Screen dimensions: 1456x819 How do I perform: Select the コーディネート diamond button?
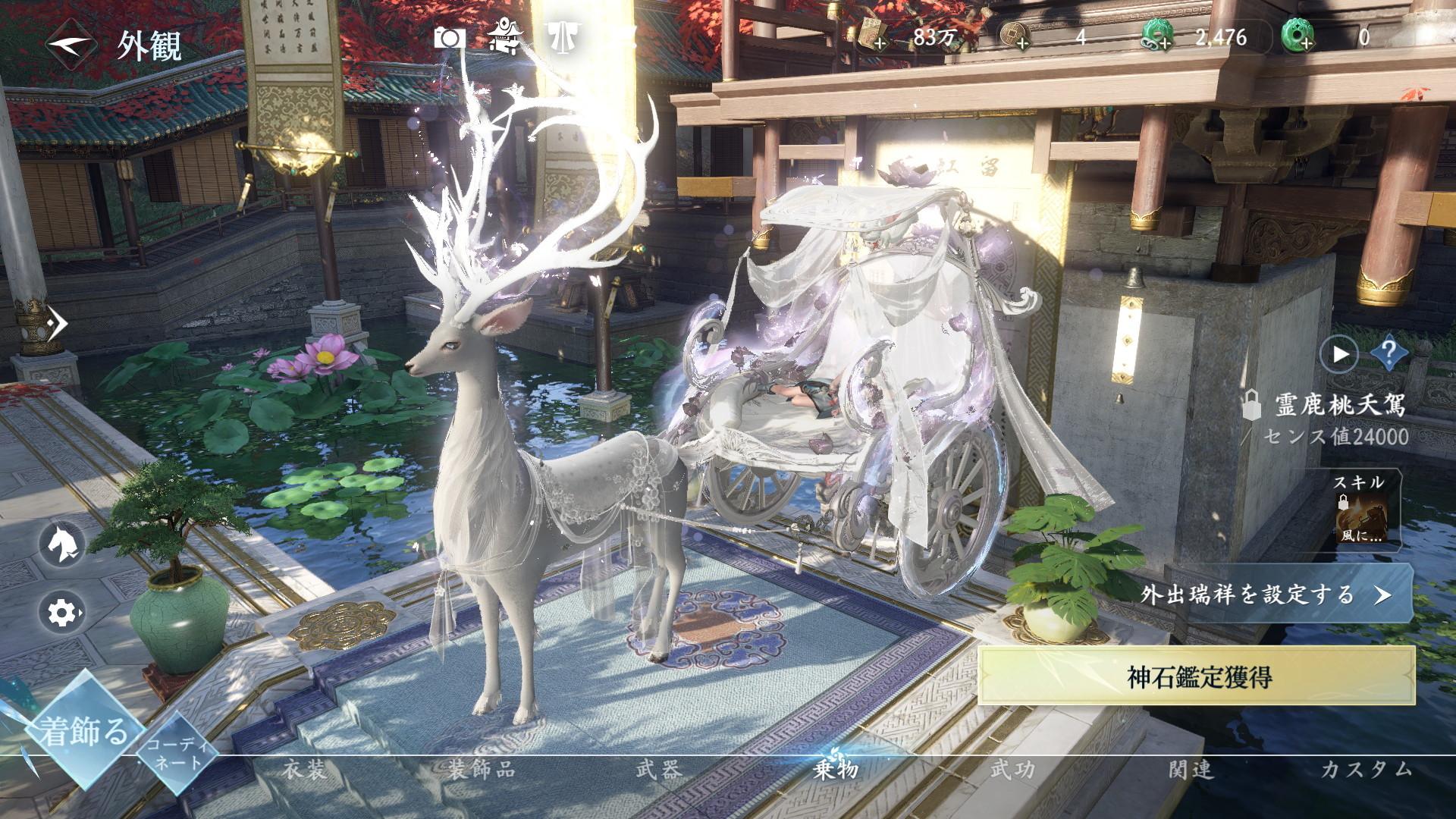175,753
